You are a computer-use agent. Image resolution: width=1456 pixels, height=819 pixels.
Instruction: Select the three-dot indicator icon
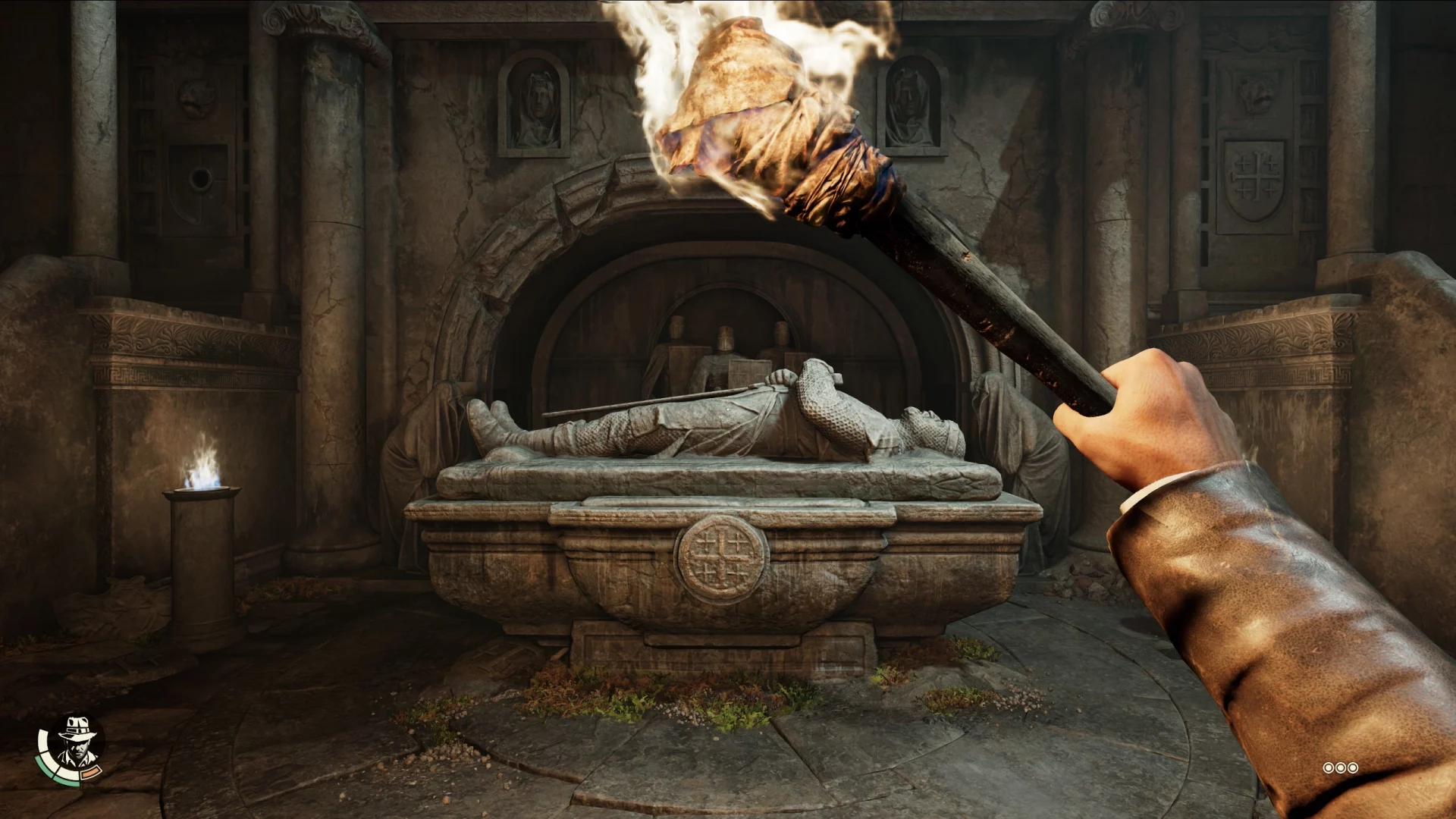click(1340, 768)
